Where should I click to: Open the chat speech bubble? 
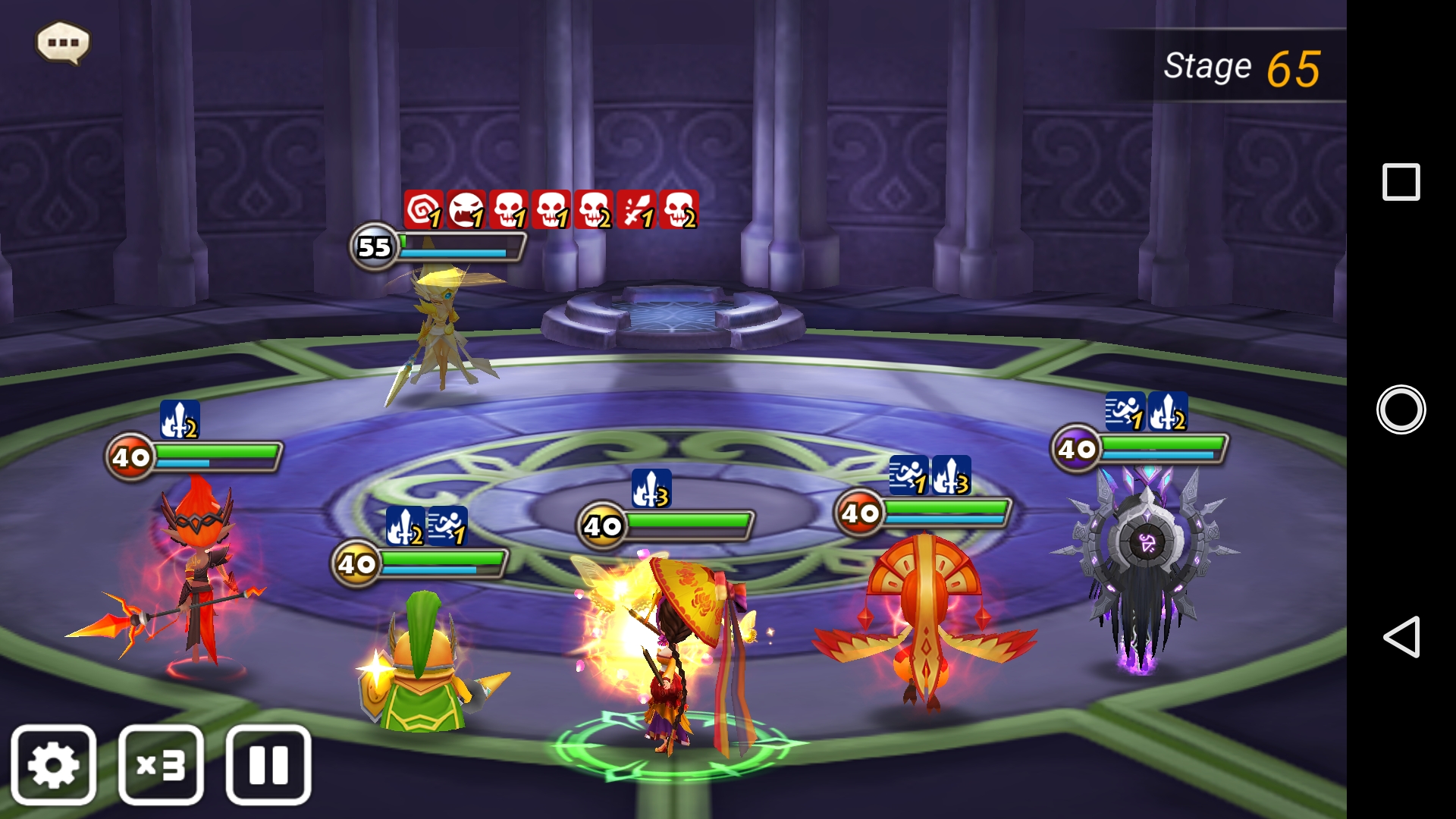(x=63, y=42)
